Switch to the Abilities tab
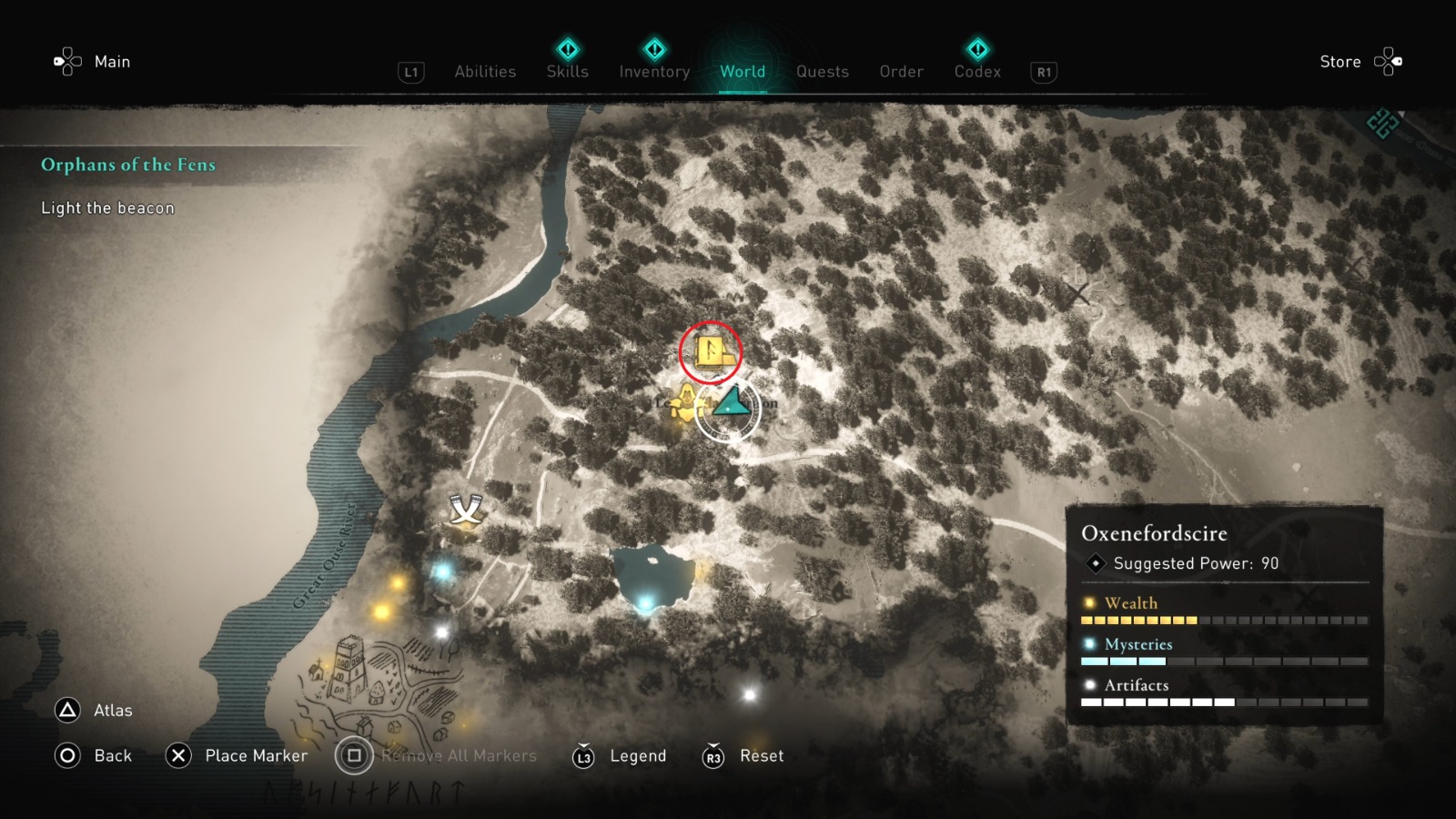 [485, 71]
